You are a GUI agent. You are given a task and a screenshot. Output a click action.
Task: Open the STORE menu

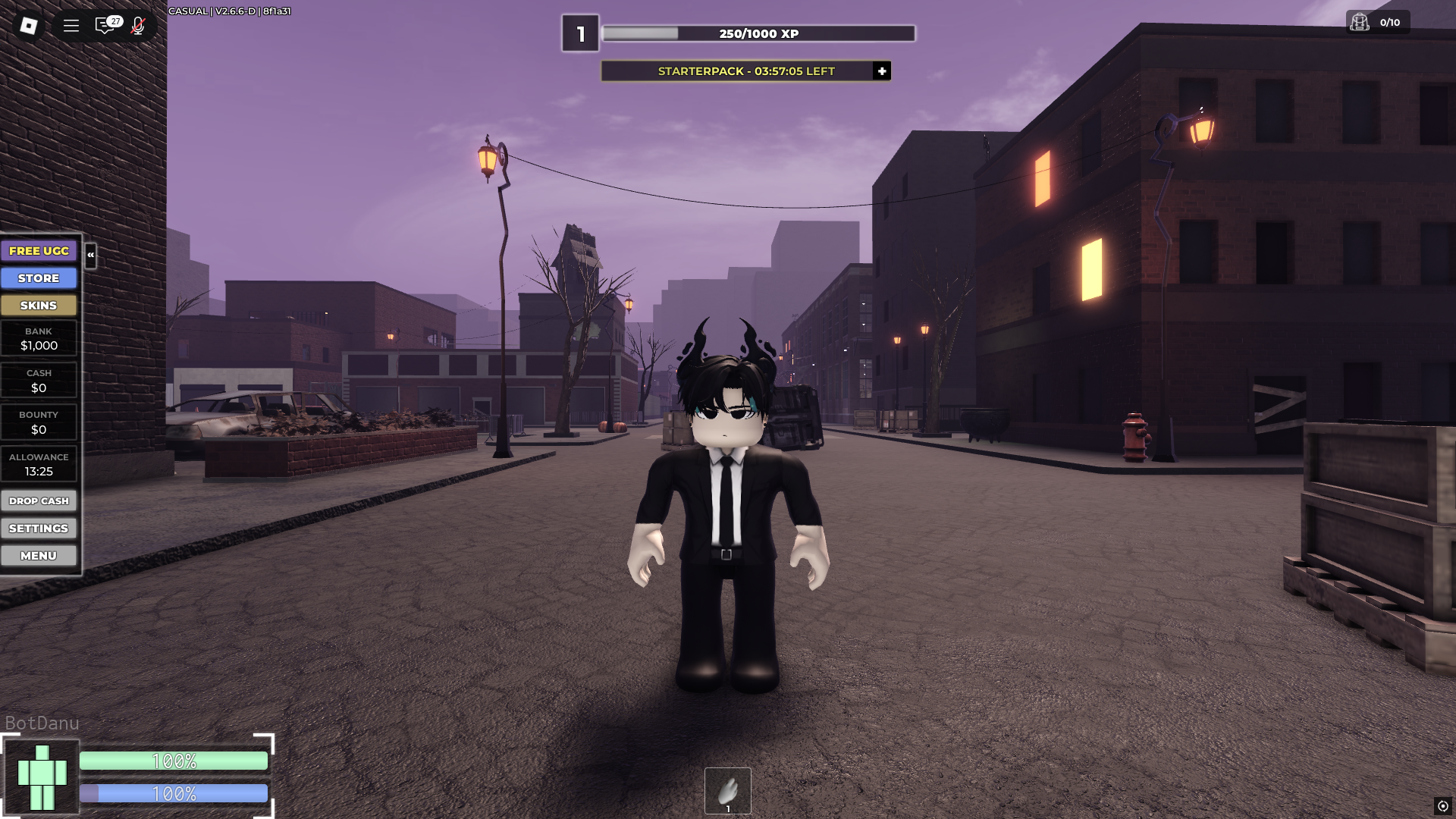39,278
